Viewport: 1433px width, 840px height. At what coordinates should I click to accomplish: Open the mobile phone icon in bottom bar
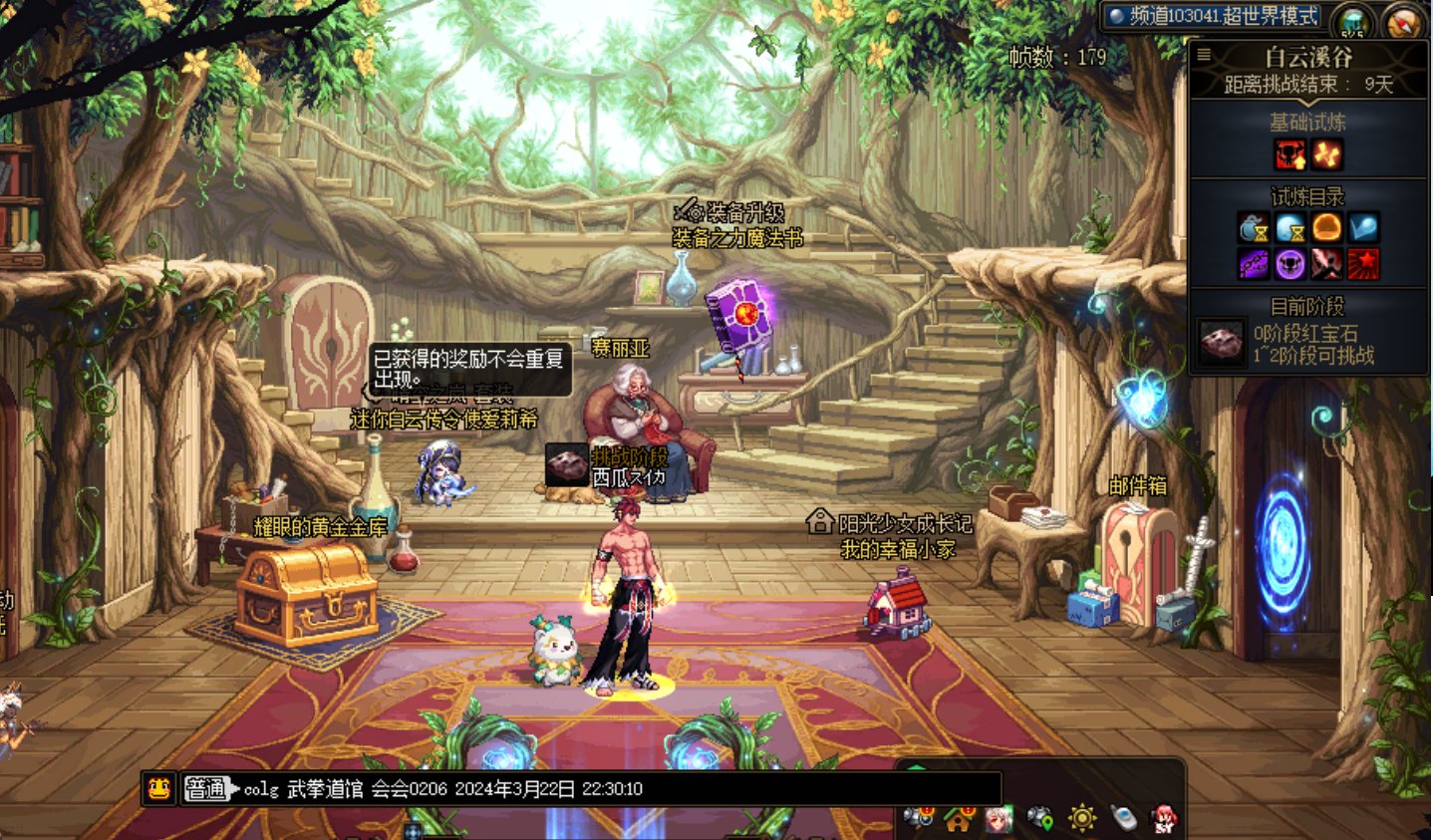1123,818
